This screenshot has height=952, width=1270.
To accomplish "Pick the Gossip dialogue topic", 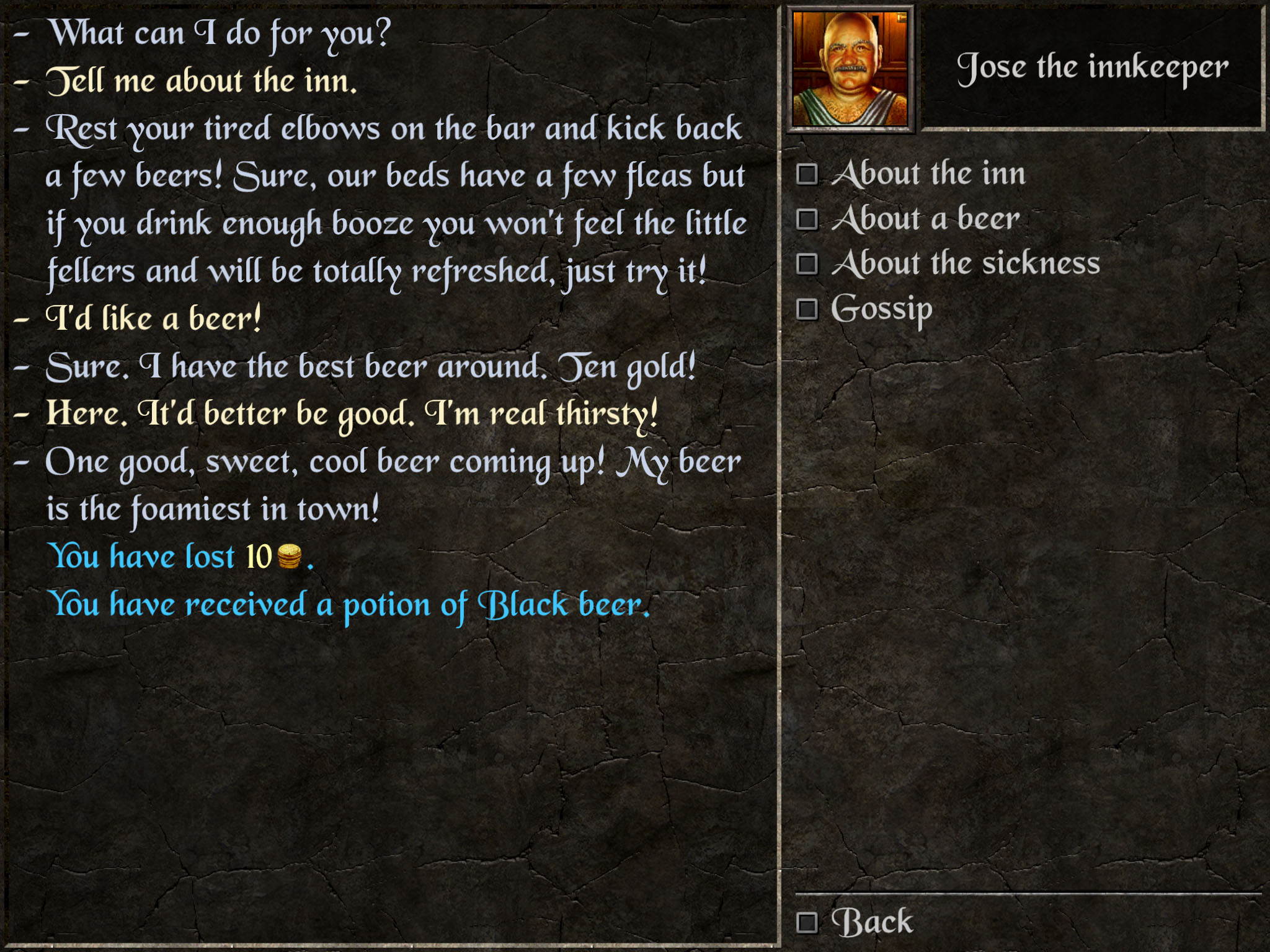I will click(x=881, y=309).
